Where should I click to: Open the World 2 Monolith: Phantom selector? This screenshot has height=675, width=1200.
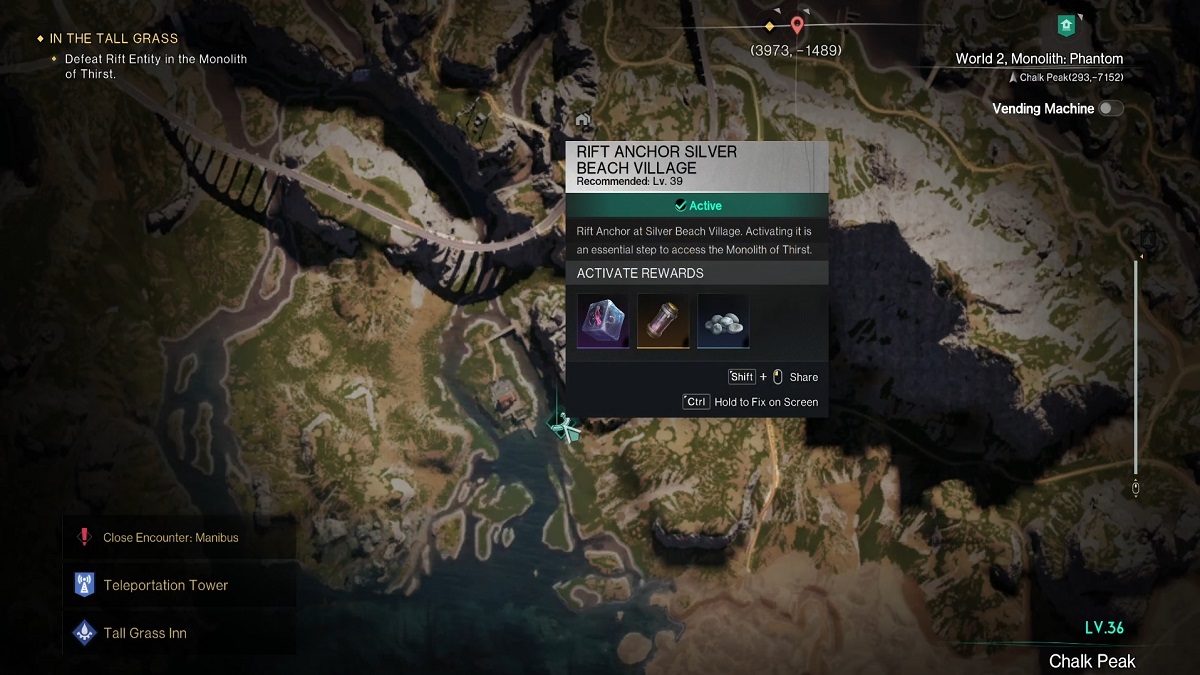(x=1039, y=59)
